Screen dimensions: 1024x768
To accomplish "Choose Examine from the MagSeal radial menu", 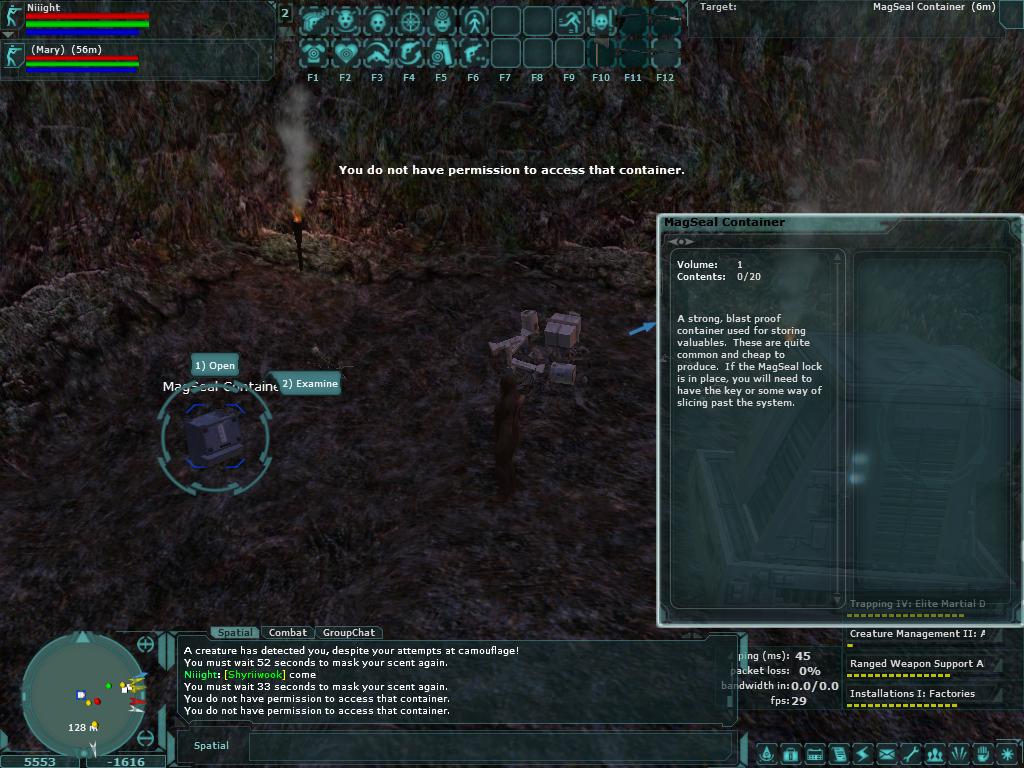I will [310, 384].
